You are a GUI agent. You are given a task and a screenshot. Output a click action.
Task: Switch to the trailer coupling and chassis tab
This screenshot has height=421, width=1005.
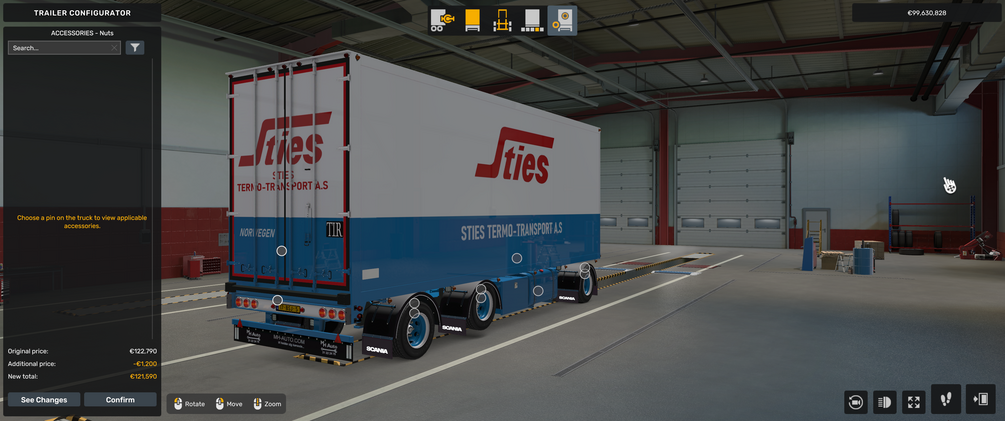(x=443, y=20)
